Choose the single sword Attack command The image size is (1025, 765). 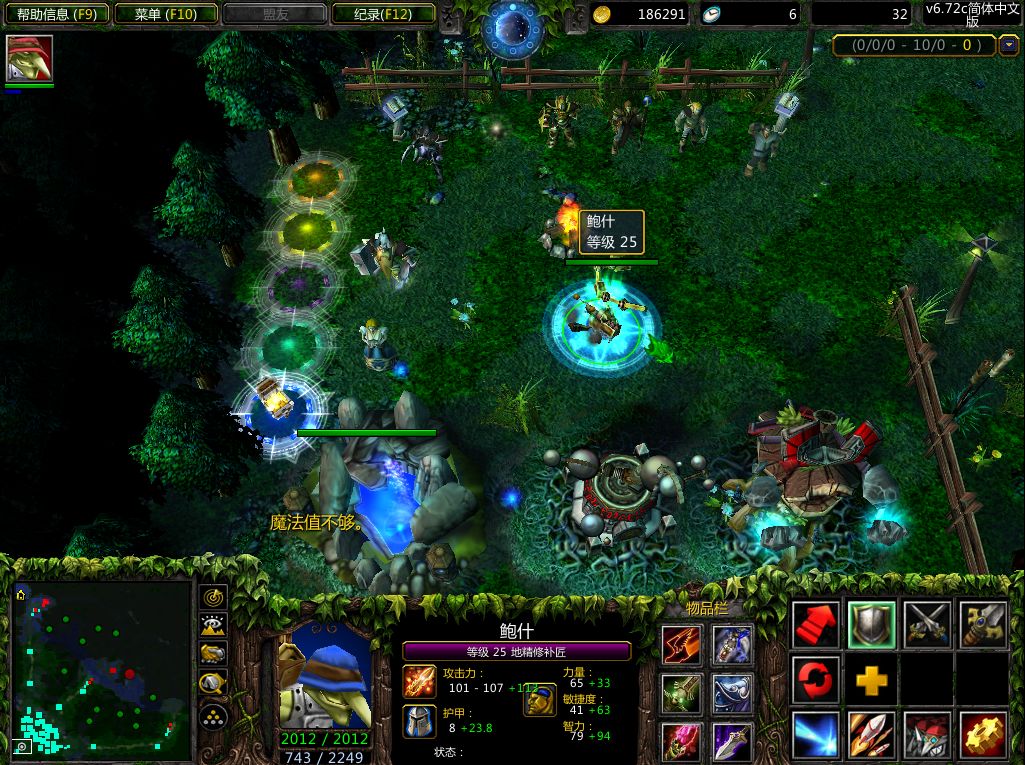click(x=983, y=625)
